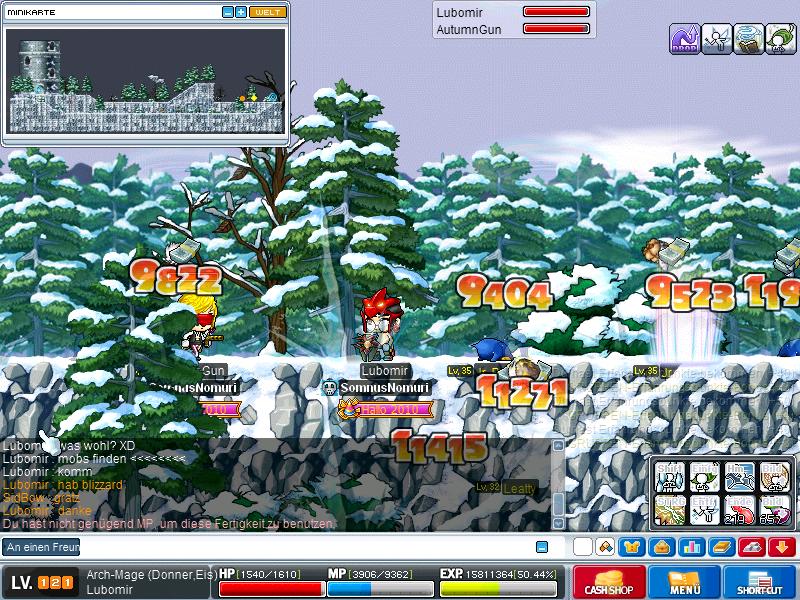Image resolution: width=800 pixels, height=600 pixels.
Task: Open the game Menü
Action: (684, 583)
